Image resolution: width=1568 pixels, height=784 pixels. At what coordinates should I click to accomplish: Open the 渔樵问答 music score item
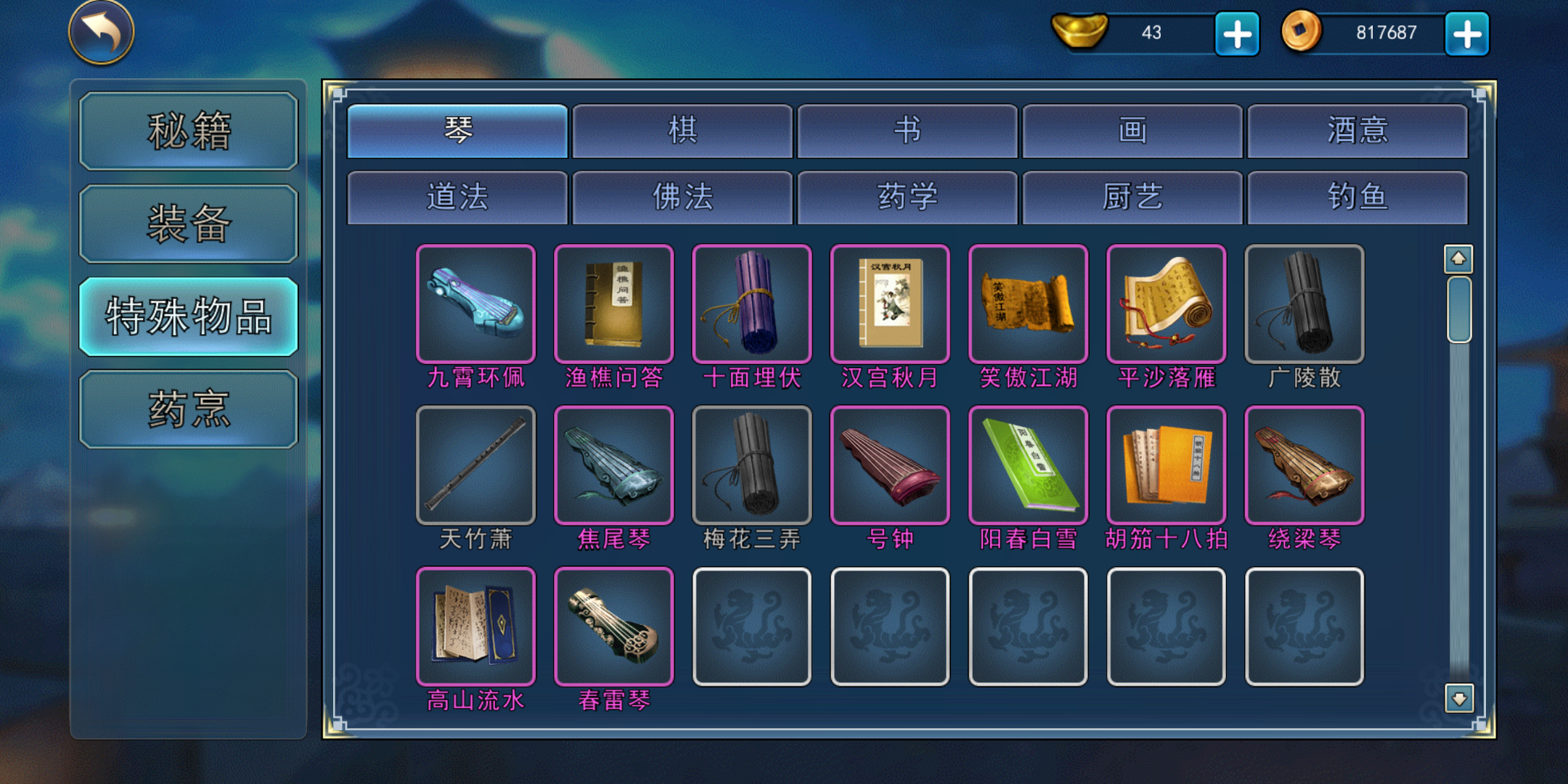pos(613,305)
